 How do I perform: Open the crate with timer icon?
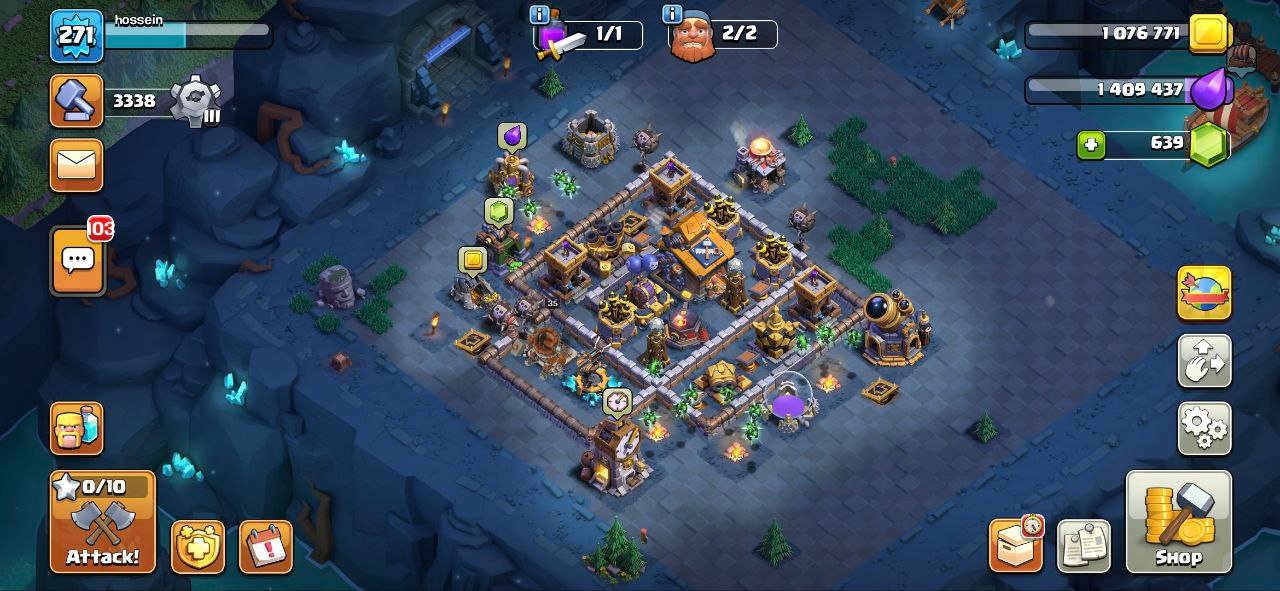pos(1016,545)
